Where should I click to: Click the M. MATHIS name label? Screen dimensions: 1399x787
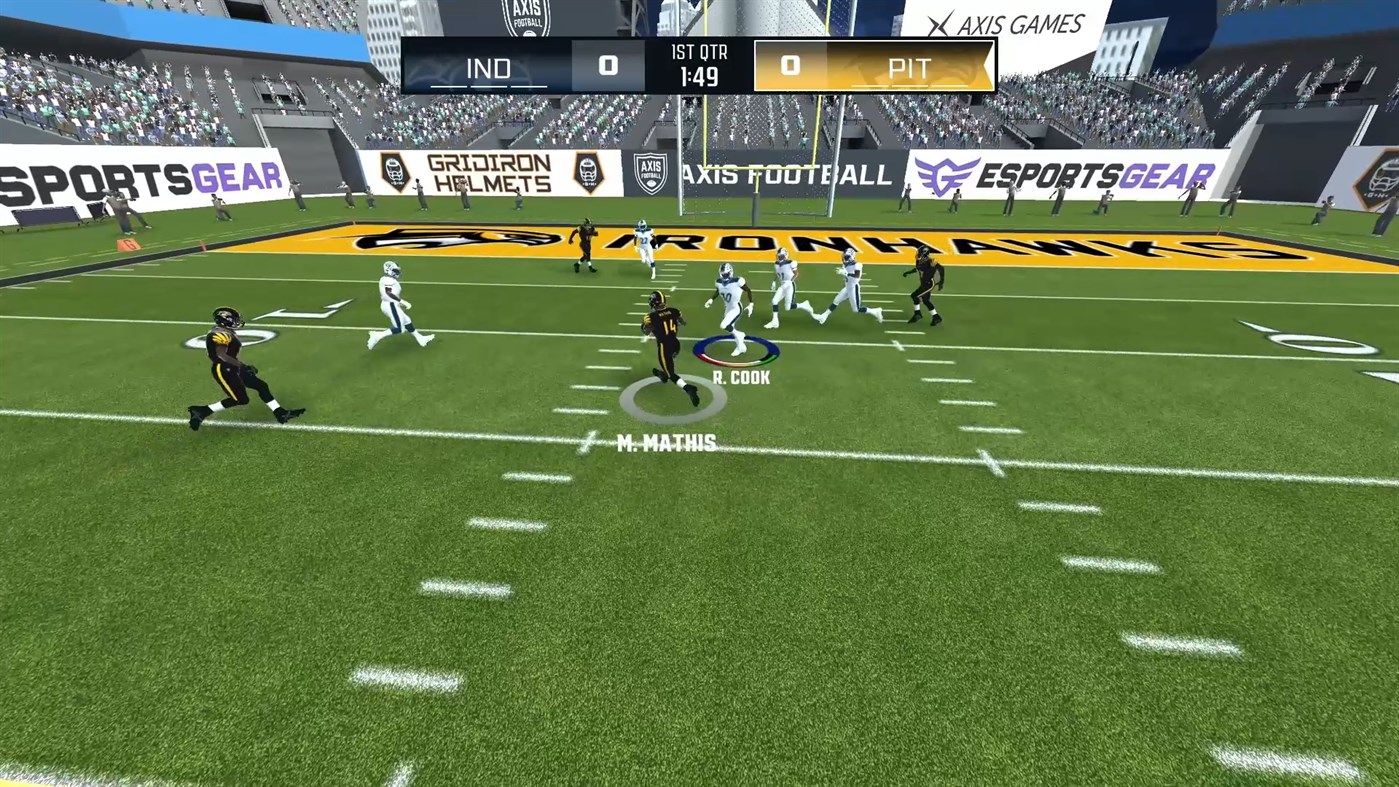pyautogui.click(x=667, y=443)
